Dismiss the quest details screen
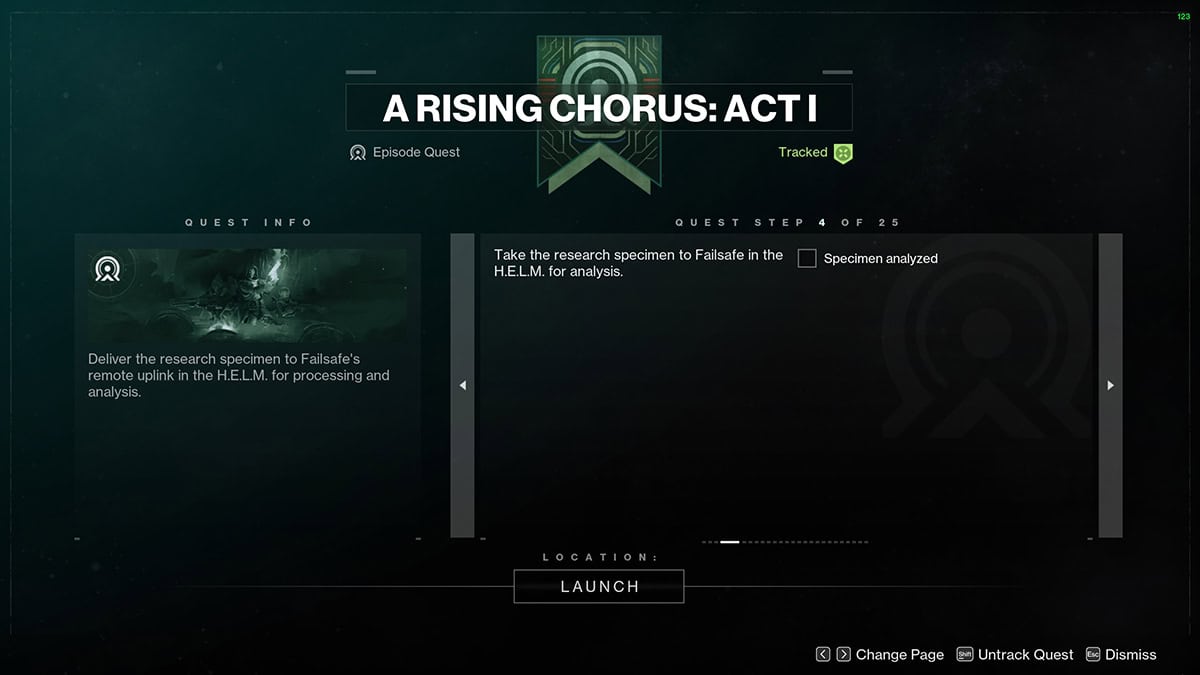1200x675 pixels. pyautogui.click(x=1120, y=655)
